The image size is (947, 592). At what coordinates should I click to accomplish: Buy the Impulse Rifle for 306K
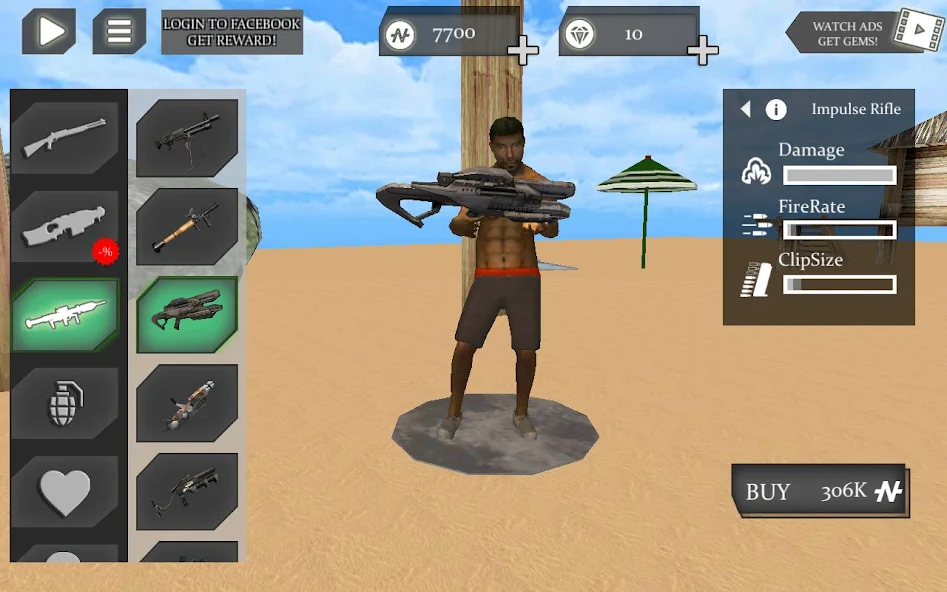(820, 491)
